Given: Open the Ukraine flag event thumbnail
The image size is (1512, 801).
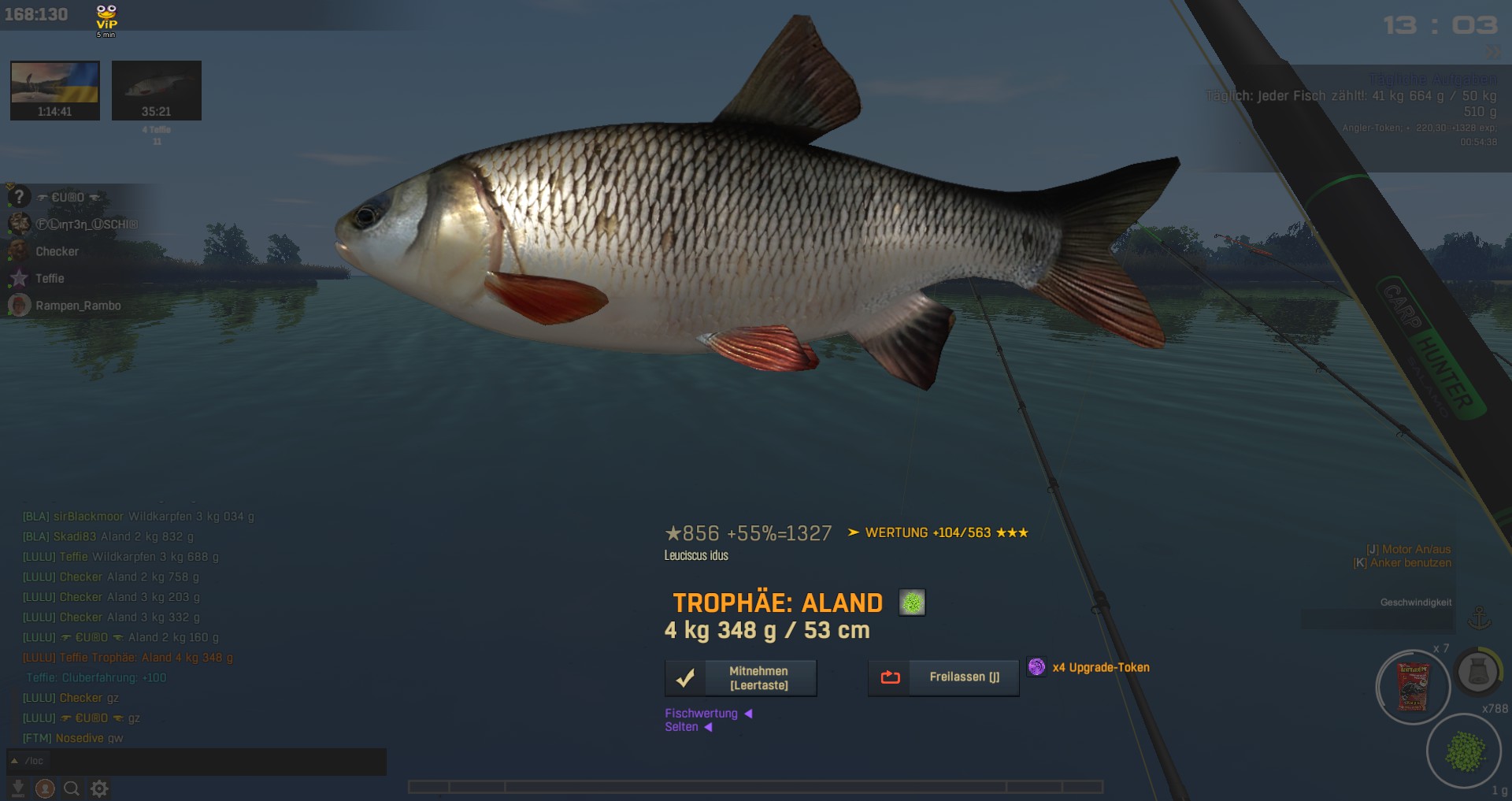Looking at the screenshot, I should click(55, 90).
